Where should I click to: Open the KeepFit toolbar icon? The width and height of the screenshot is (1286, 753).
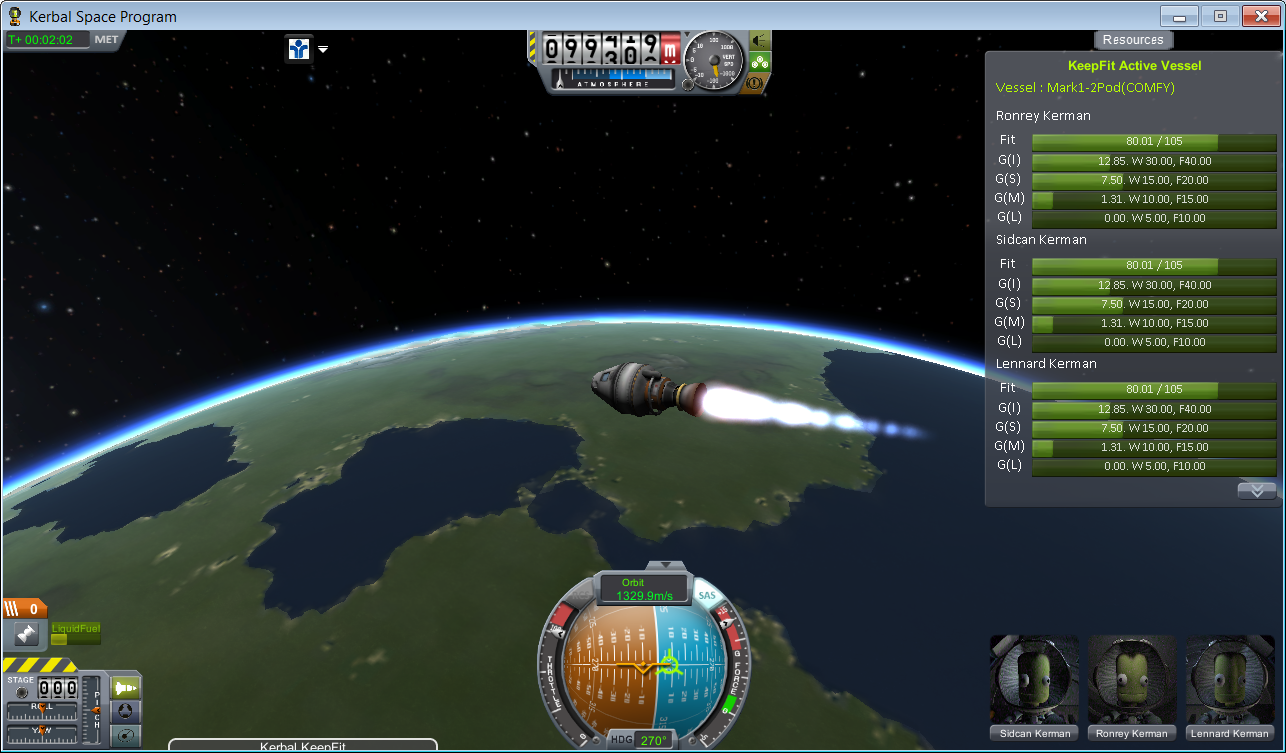tap(298, 48)
